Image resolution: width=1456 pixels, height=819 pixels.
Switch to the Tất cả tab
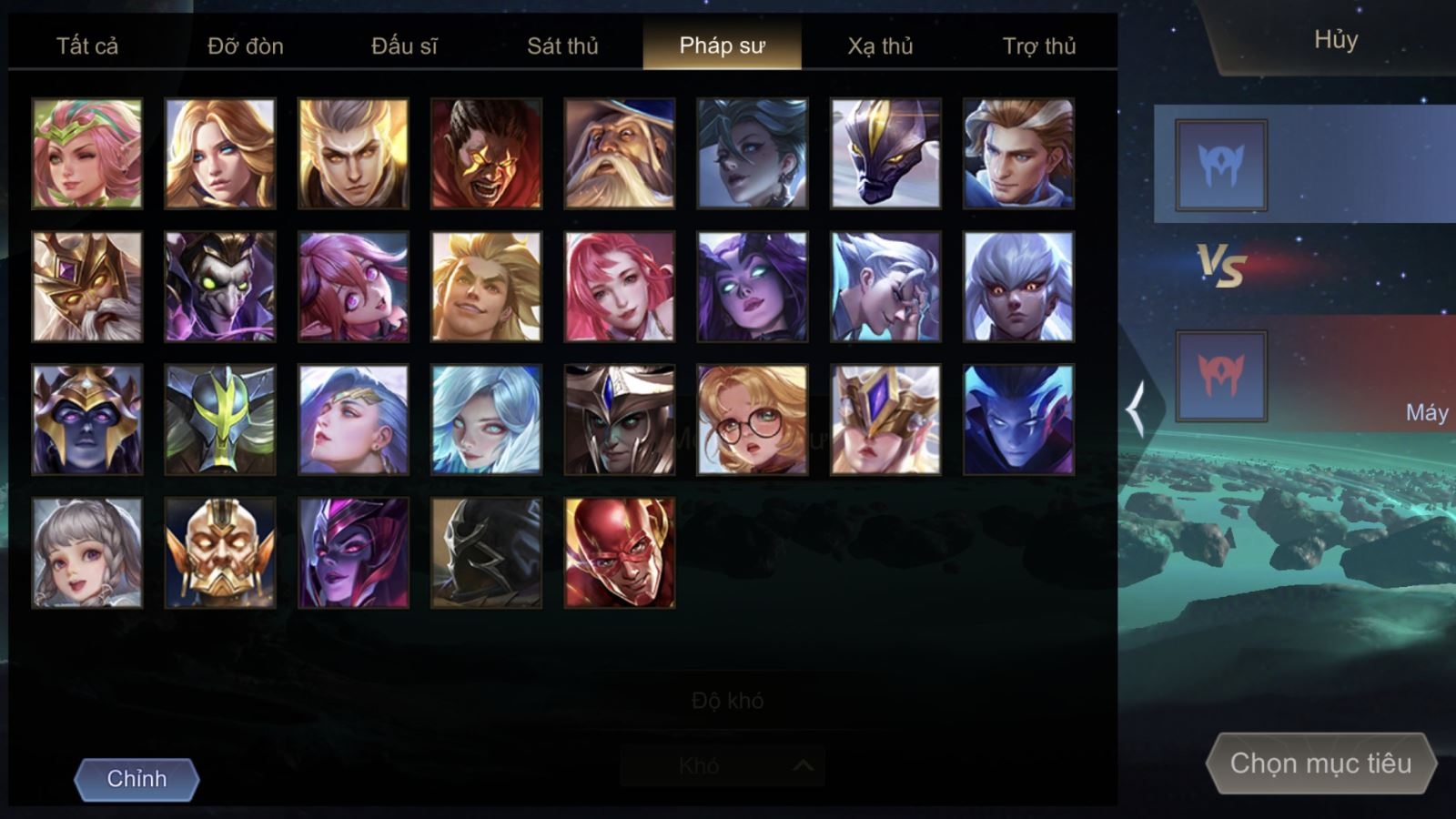click(87, 45)
